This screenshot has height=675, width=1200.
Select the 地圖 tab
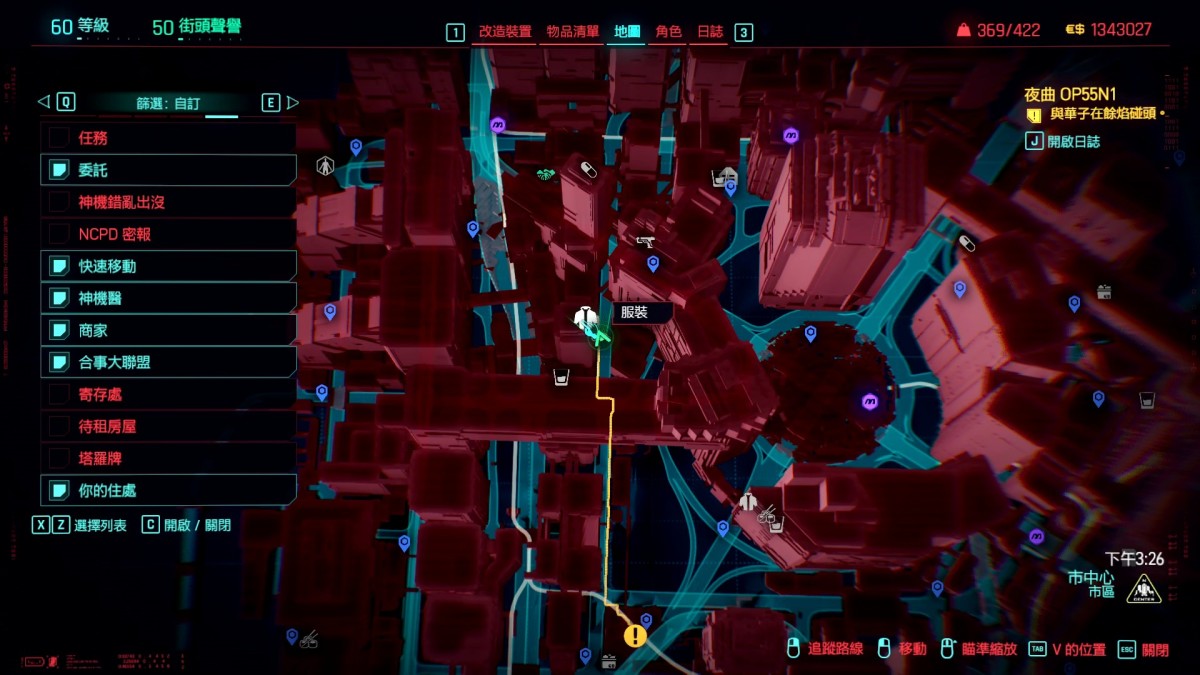tap(627, 32)
